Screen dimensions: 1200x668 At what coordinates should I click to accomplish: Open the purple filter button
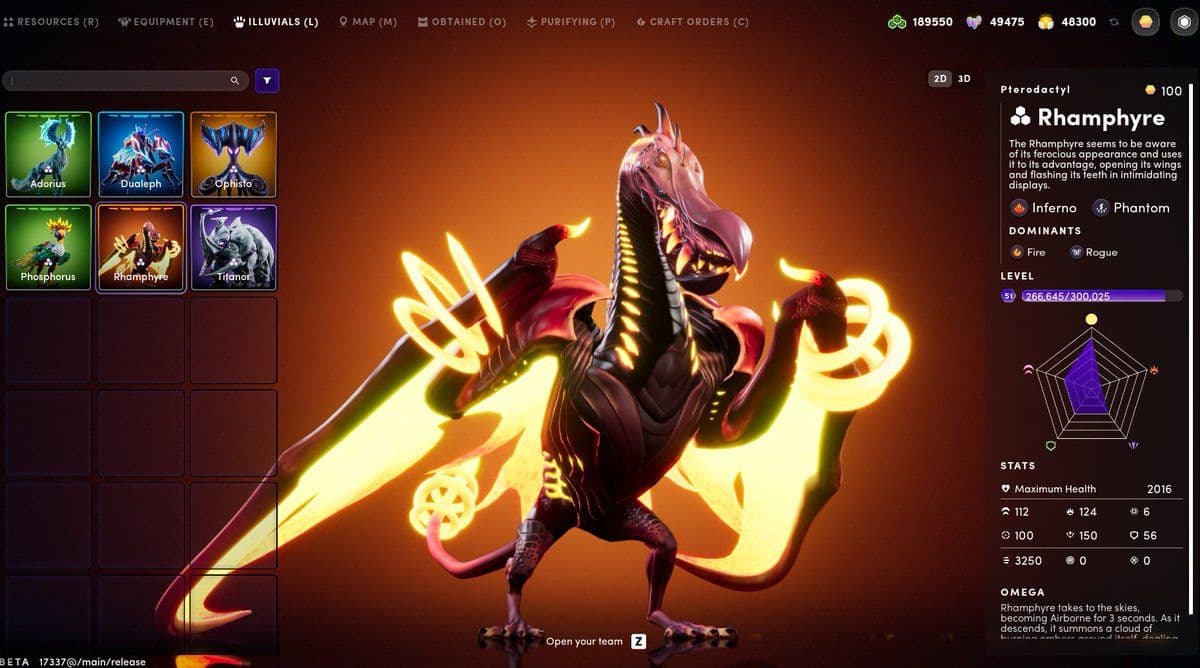click(267, 81)
